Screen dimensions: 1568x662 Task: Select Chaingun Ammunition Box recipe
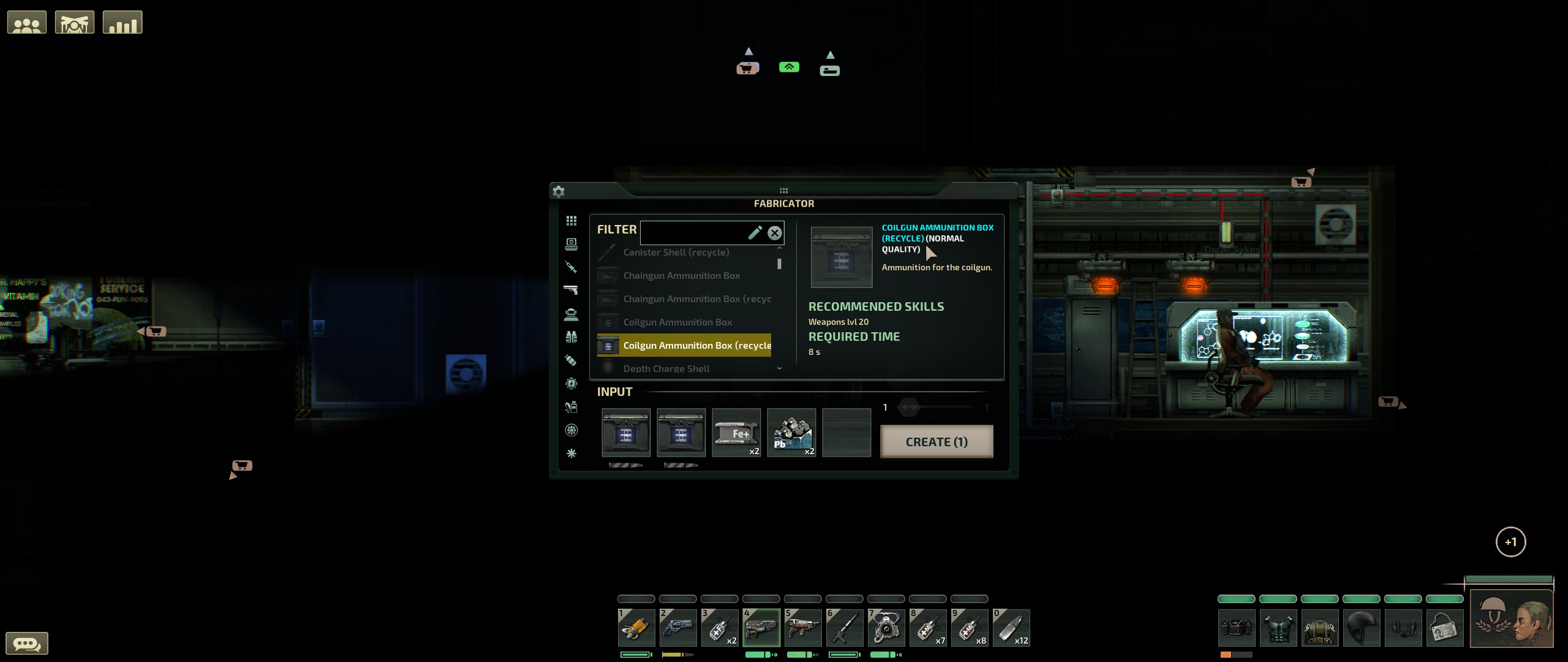click(682, 275)
